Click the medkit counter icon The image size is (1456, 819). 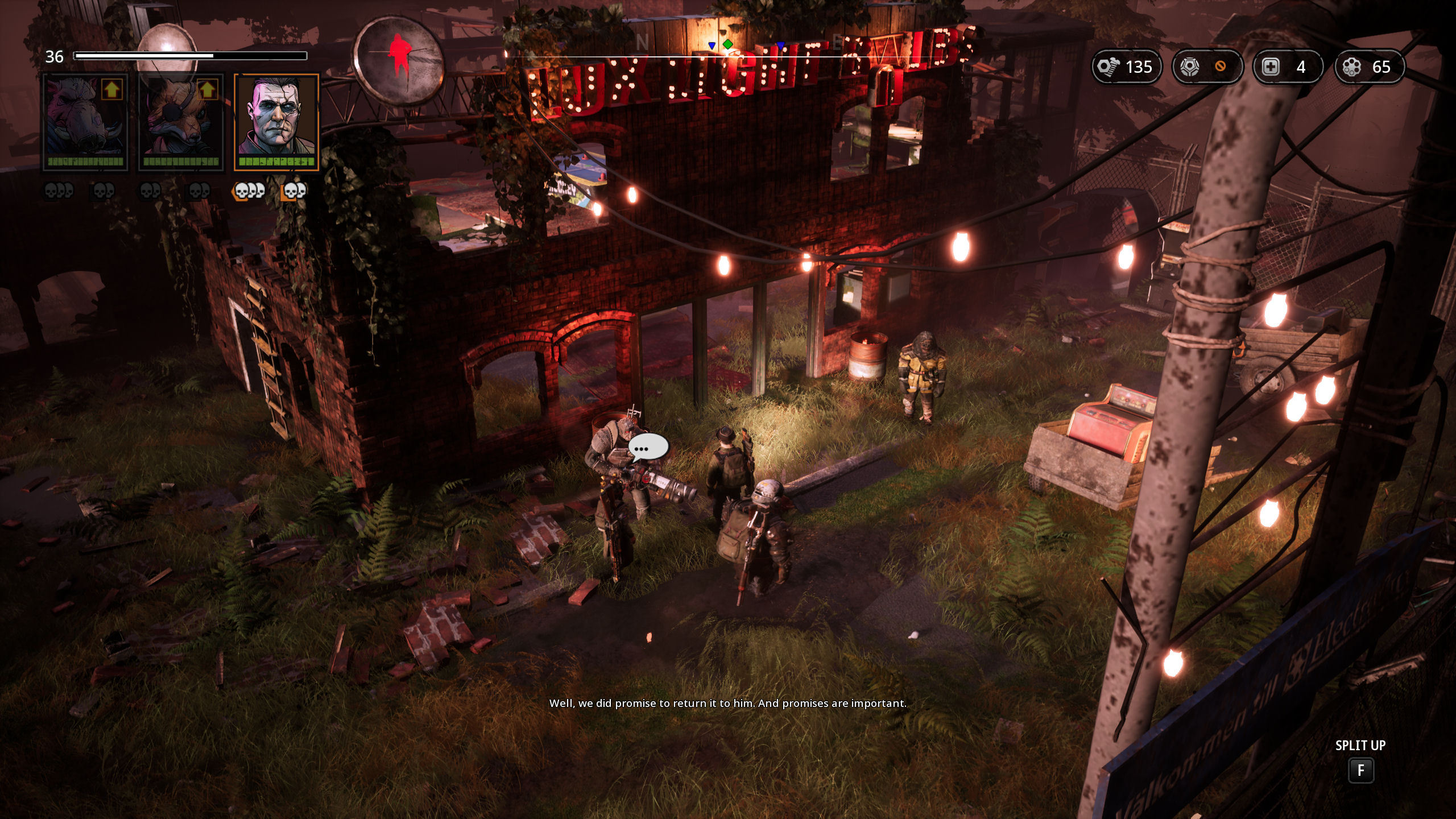(x=1271, y=67)
